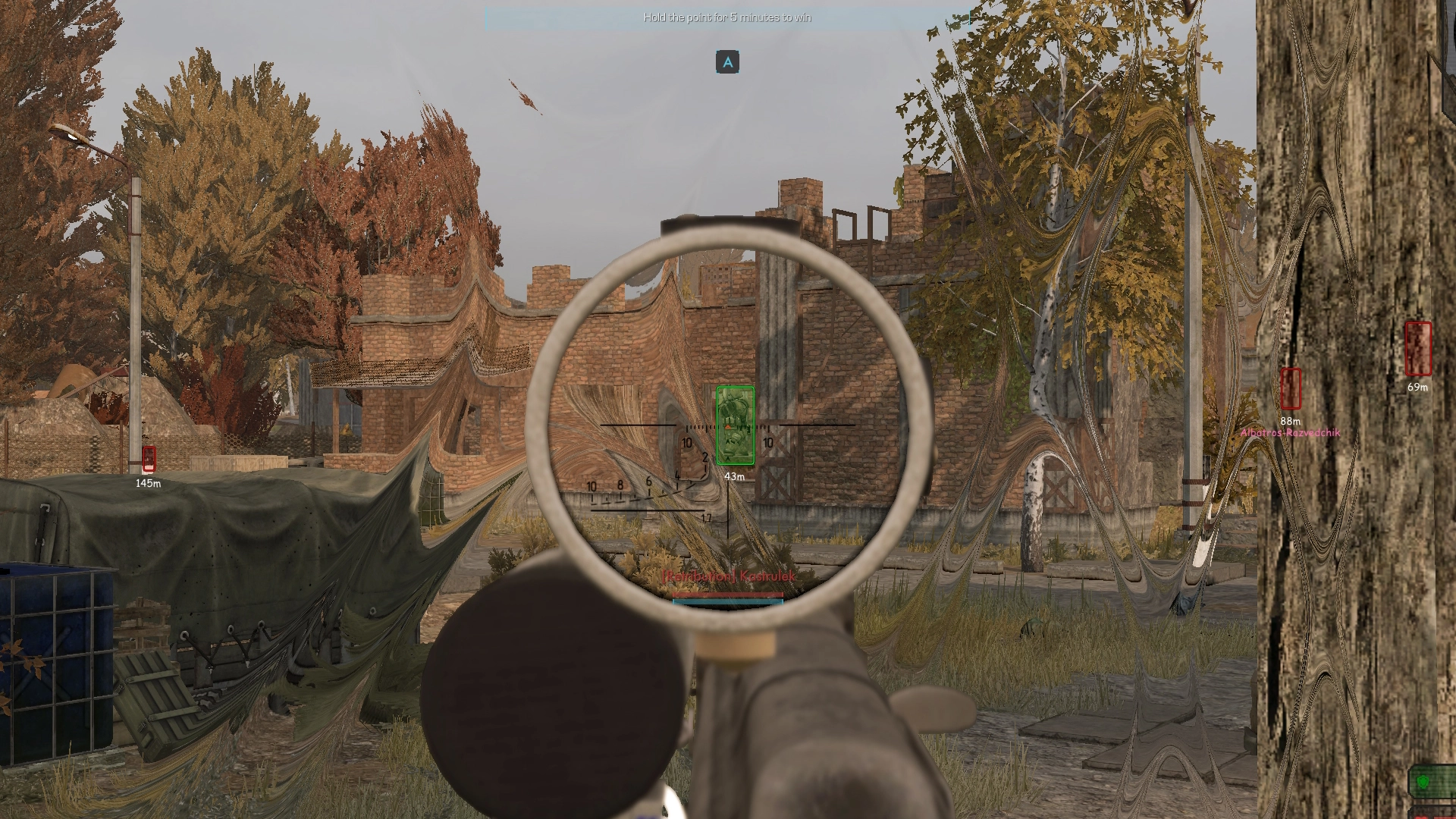The width and height of the screenshot is (1456, 819).
Task: Click the blue 'A' objective marker top center
Action: click(x=727, y=63)
